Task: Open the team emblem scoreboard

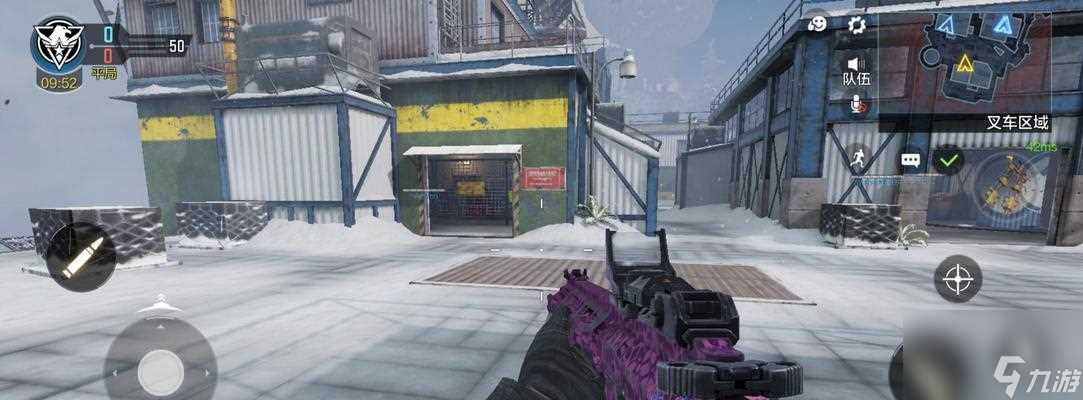Action: pos(58,46)
